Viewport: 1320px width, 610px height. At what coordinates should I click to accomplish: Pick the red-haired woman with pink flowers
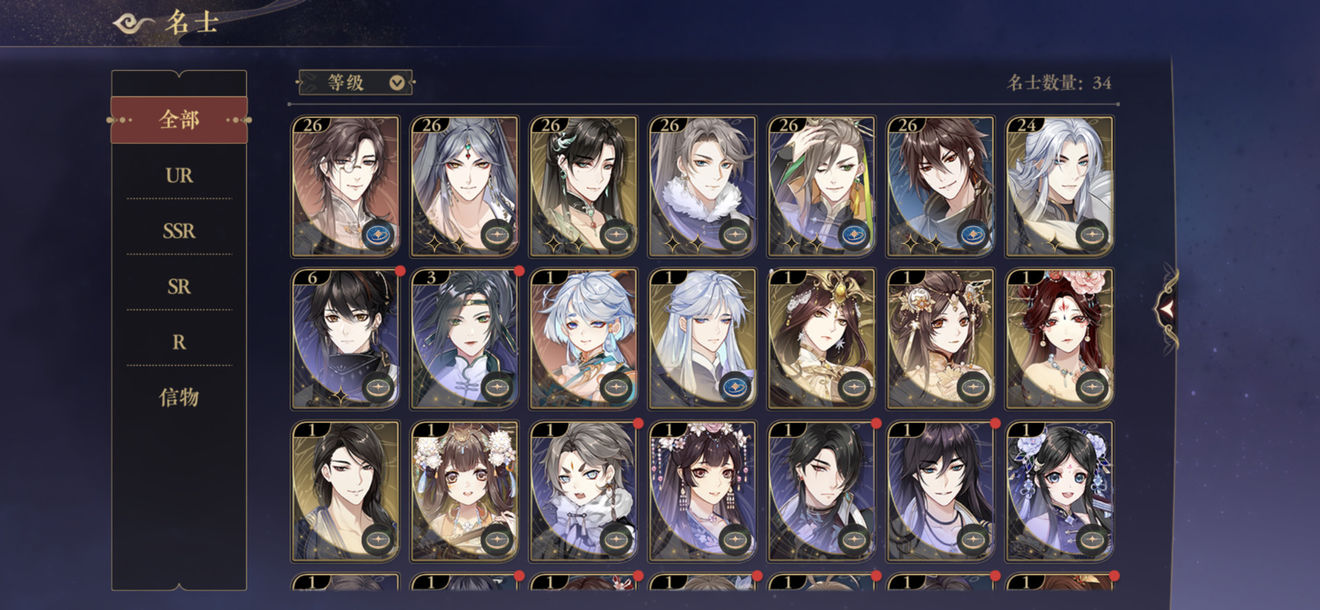(x=1060, y=338)
